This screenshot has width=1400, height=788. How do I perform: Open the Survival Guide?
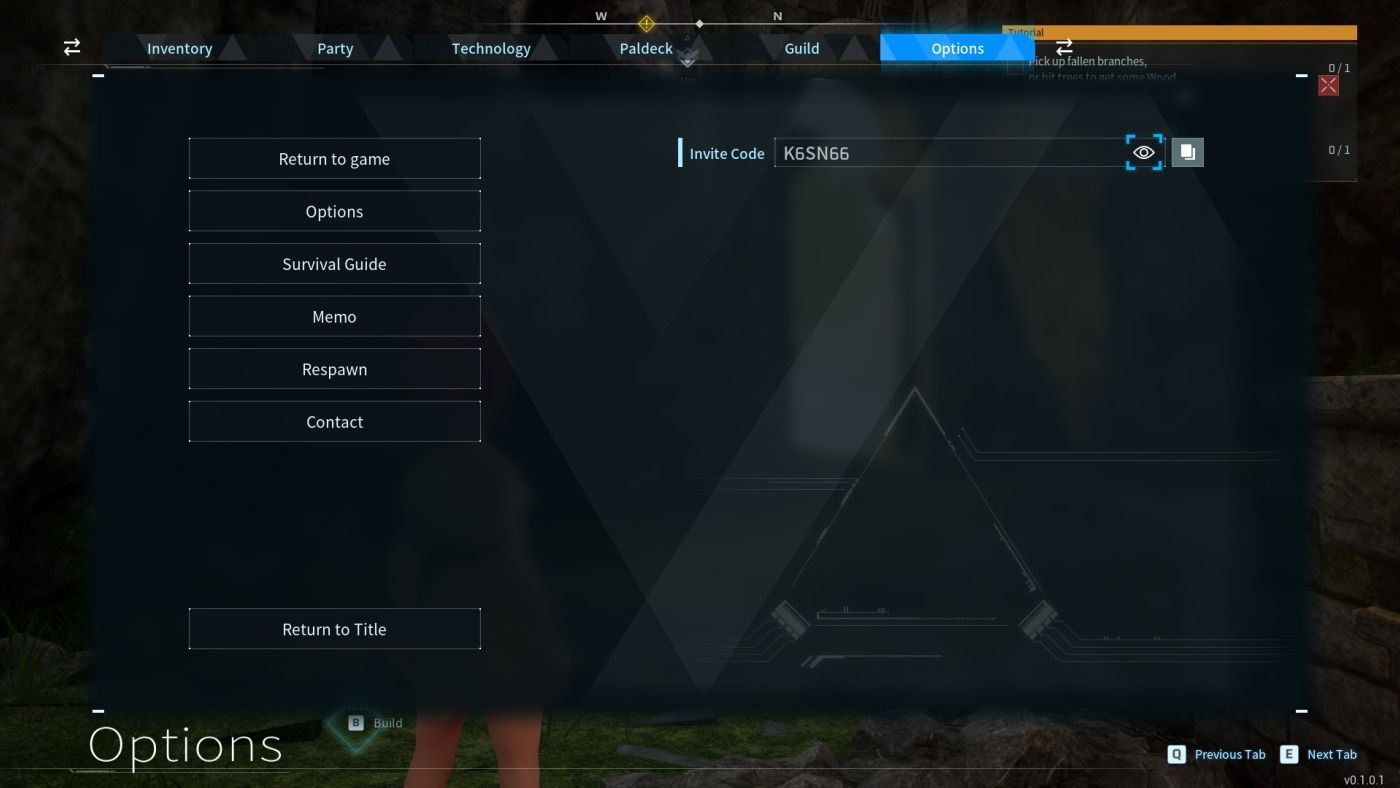point(334,263)
